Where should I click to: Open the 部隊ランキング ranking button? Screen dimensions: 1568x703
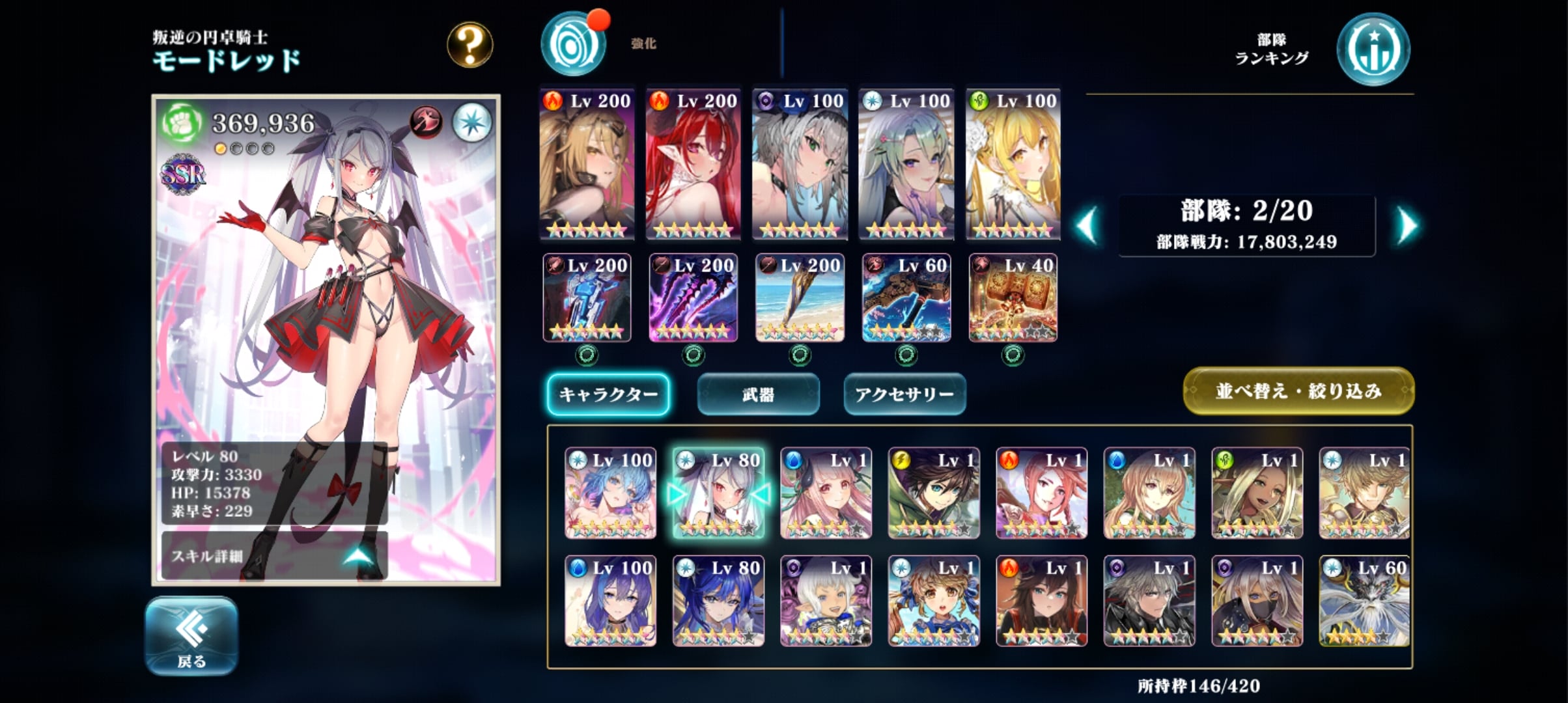point(1373,50)
